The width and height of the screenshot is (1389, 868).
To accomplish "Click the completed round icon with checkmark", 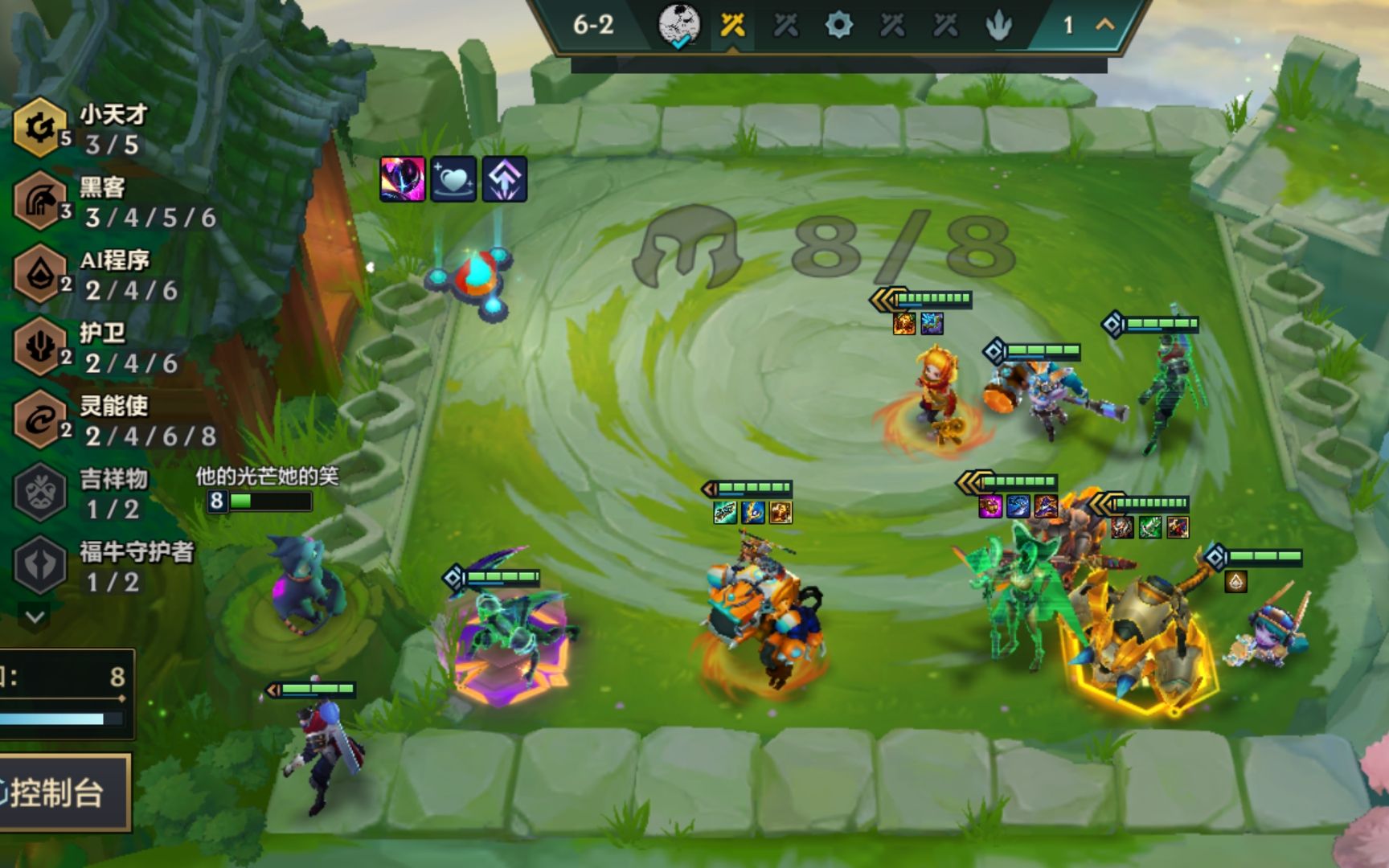I will 679,26.
